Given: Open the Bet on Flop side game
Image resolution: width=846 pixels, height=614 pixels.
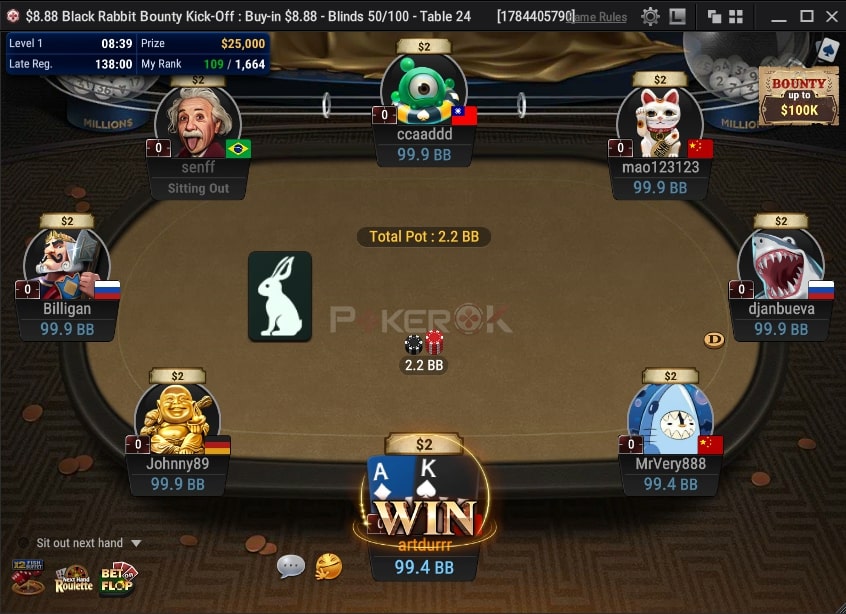Looking at the screenshot, I should coord(117,577).
